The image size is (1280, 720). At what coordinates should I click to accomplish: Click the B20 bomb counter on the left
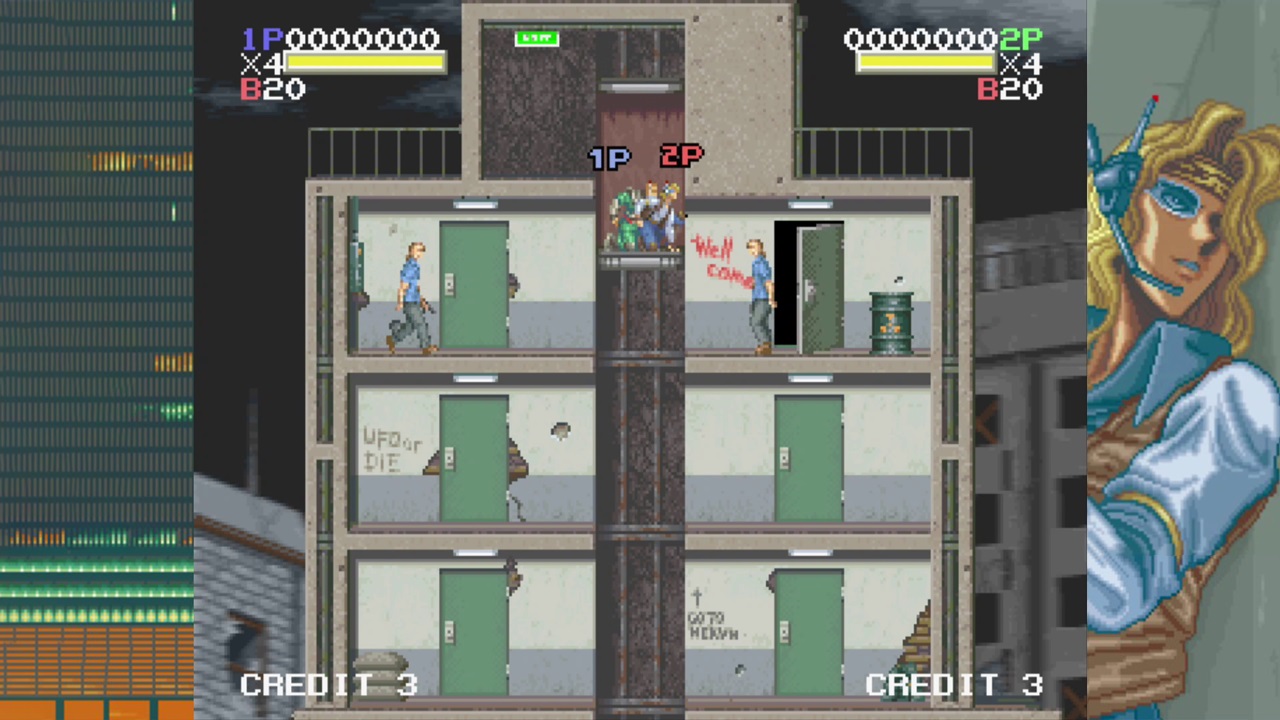271,89
